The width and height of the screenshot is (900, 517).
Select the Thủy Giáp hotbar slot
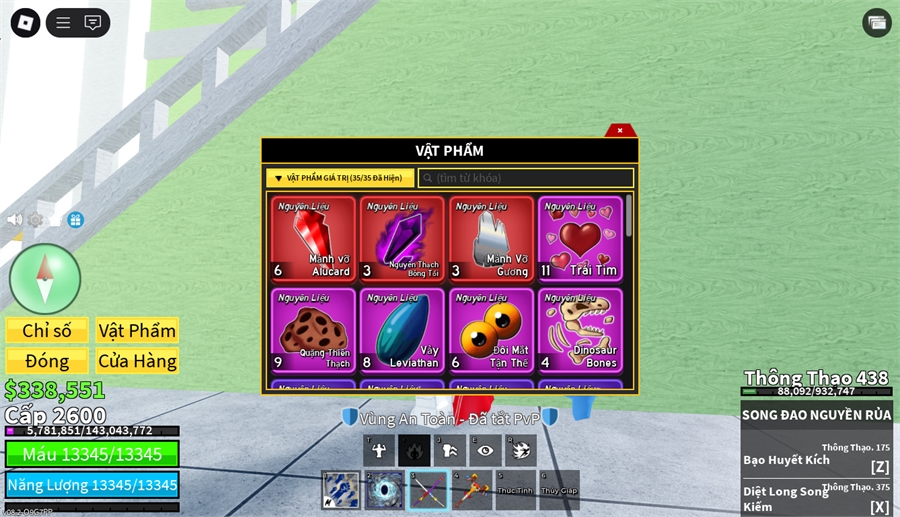coord(559,491)
